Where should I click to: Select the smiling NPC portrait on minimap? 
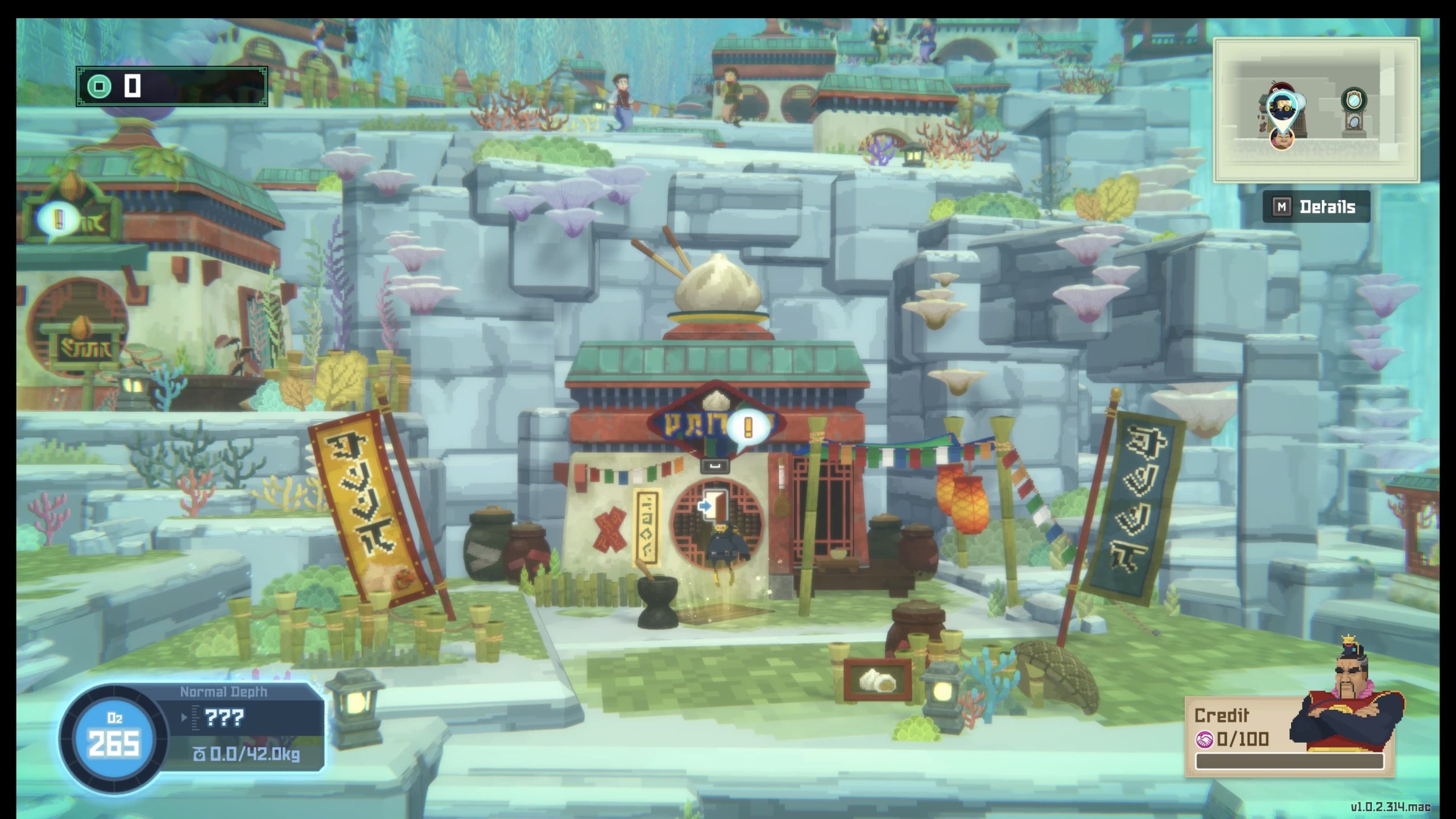click(1281, 138)
